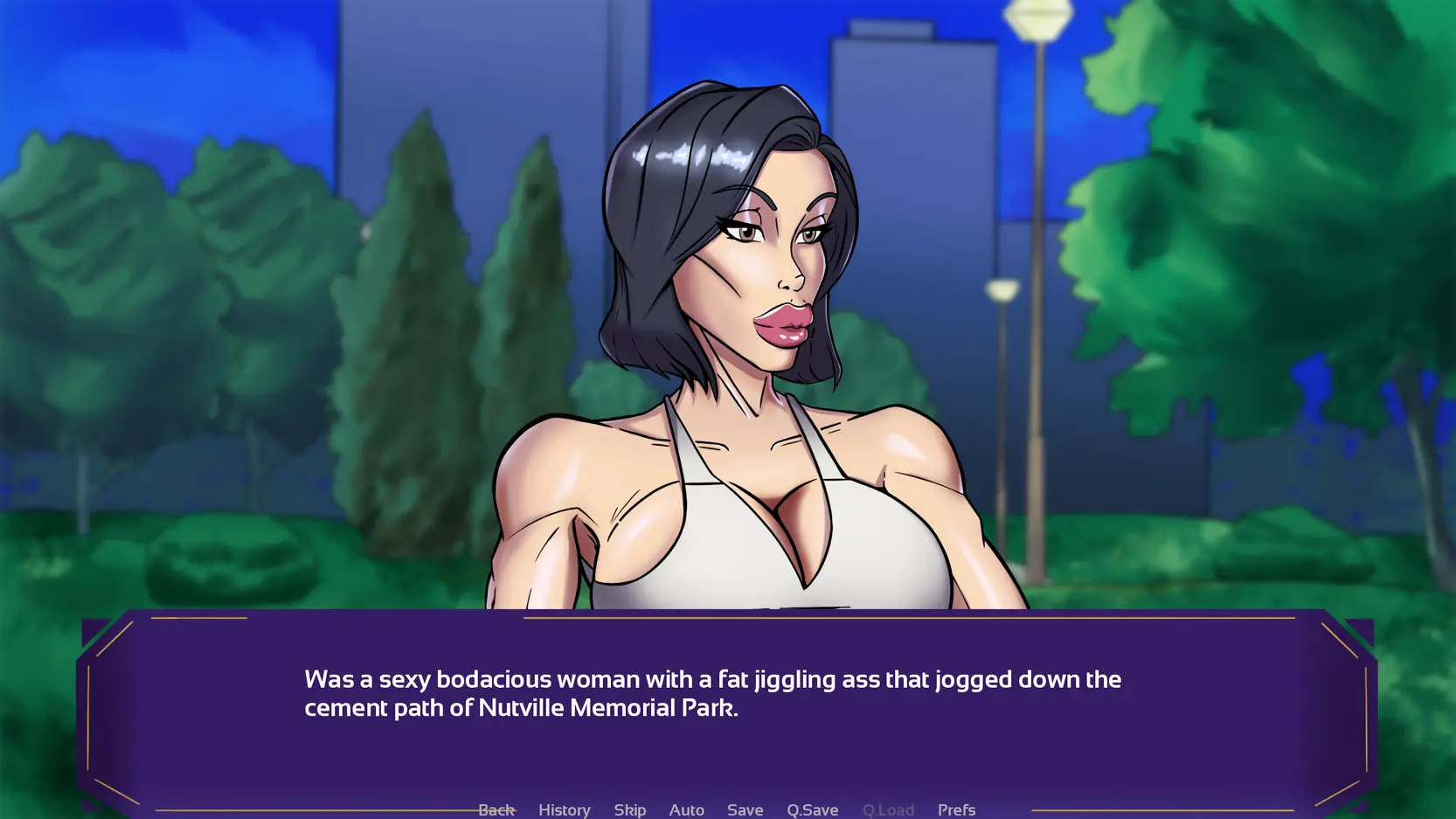Open the dialogue History log
Viewport: 1456px width, 819px height.
coord(564,809)
